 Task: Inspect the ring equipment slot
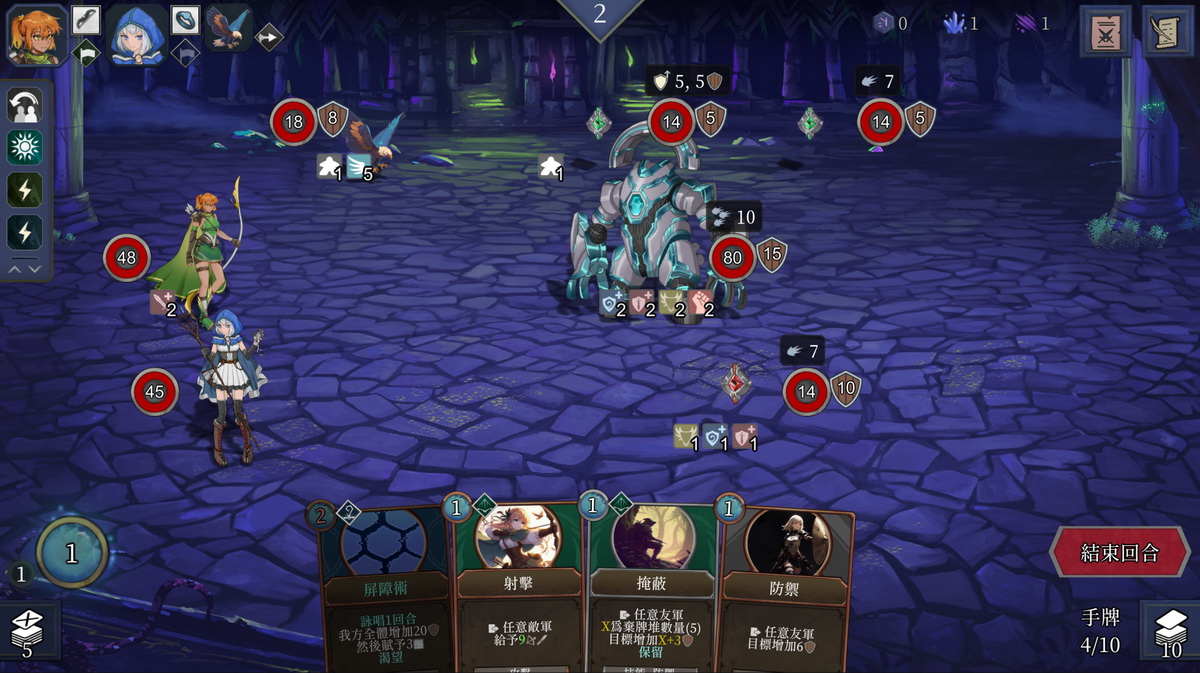pos(185,19)
